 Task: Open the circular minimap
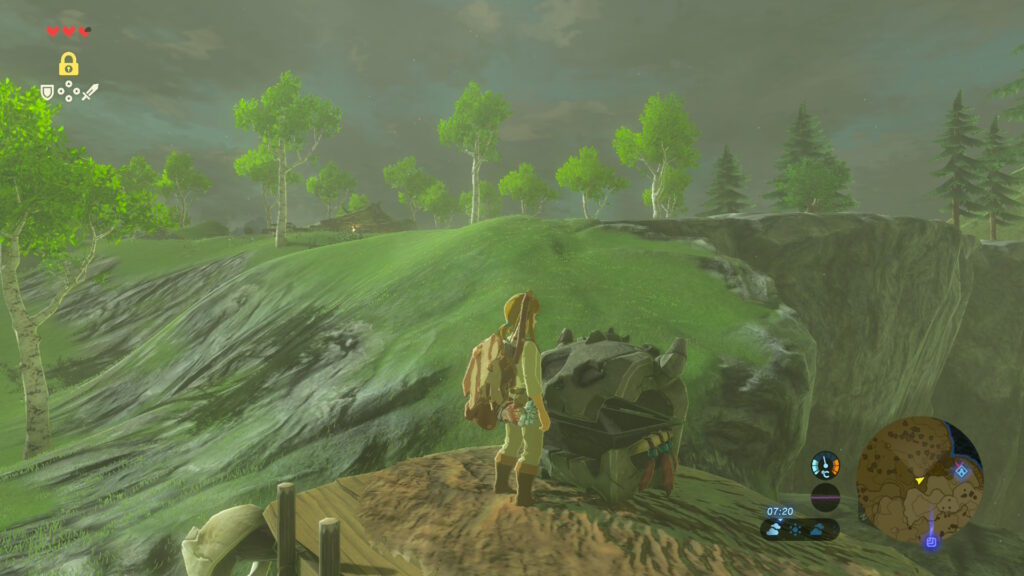pyautogui.click(x=919, y=479)
